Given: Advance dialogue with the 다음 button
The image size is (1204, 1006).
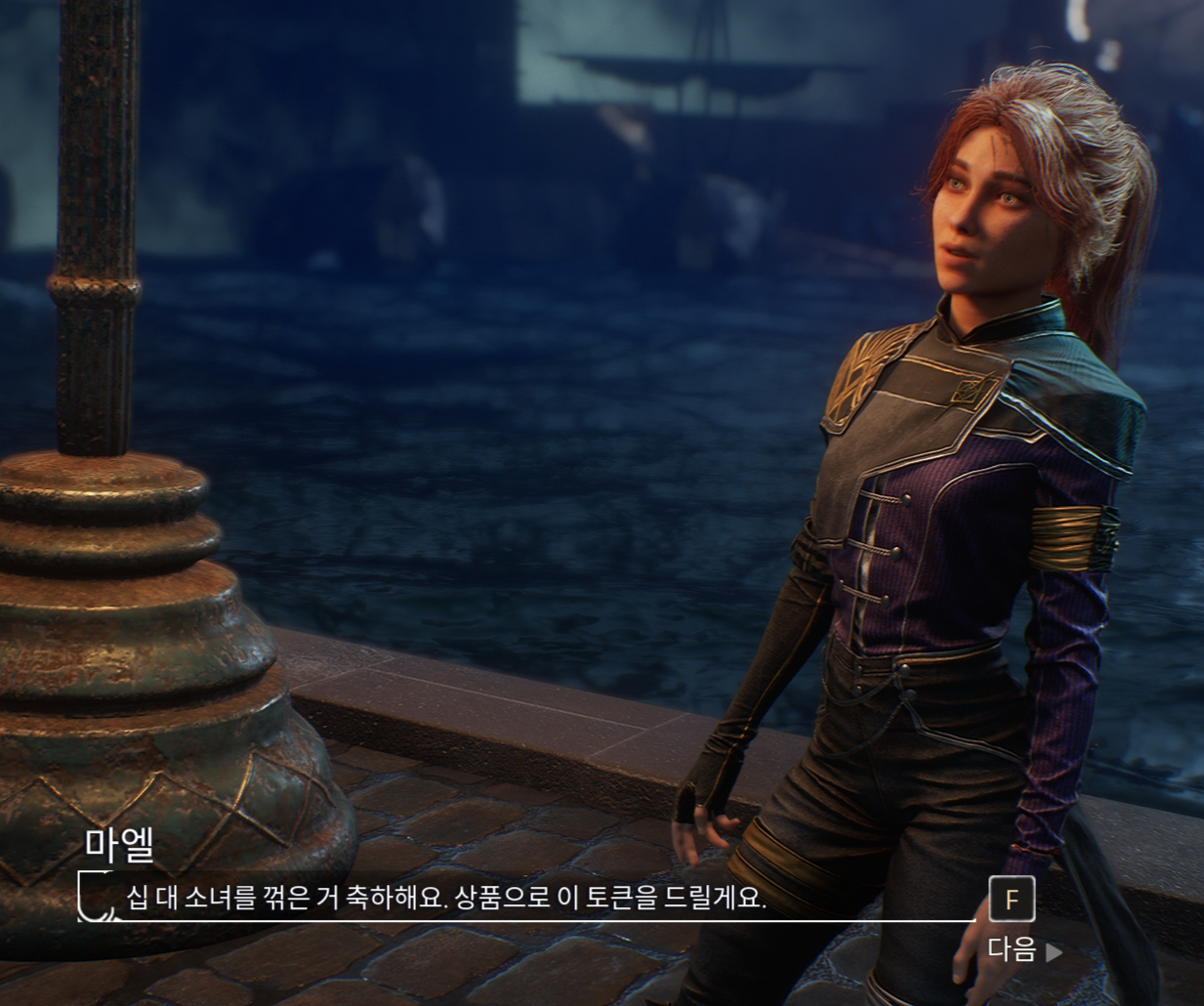Looking at the screenshot, I should [1023, 949].
